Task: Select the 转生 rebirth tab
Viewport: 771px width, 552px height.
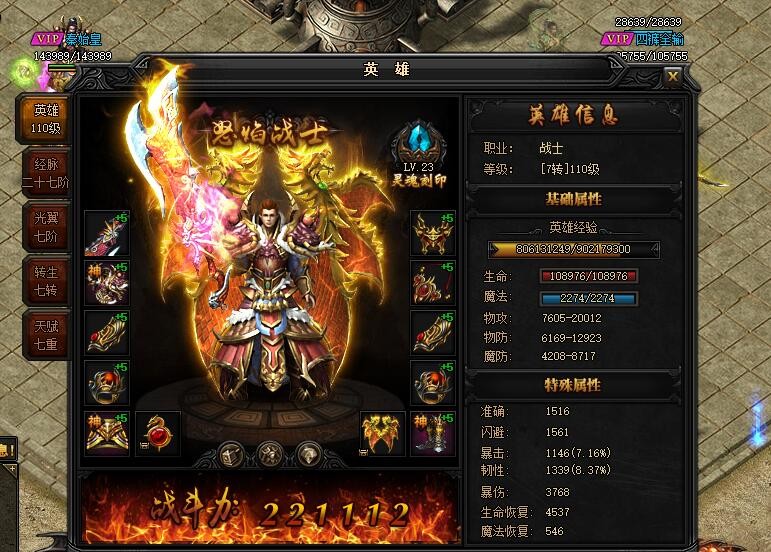Action: [x=46, y=281]
